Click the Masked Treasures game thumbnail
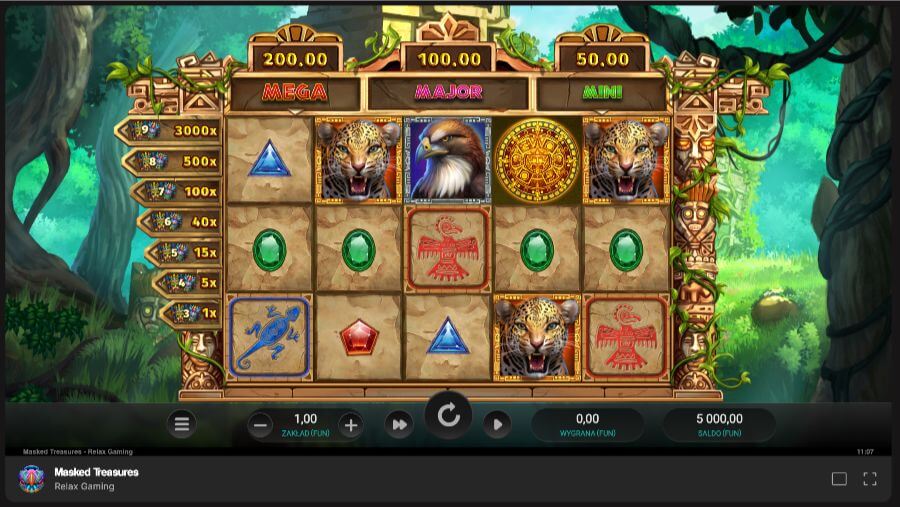900x507 pixels. click(31, 479)
